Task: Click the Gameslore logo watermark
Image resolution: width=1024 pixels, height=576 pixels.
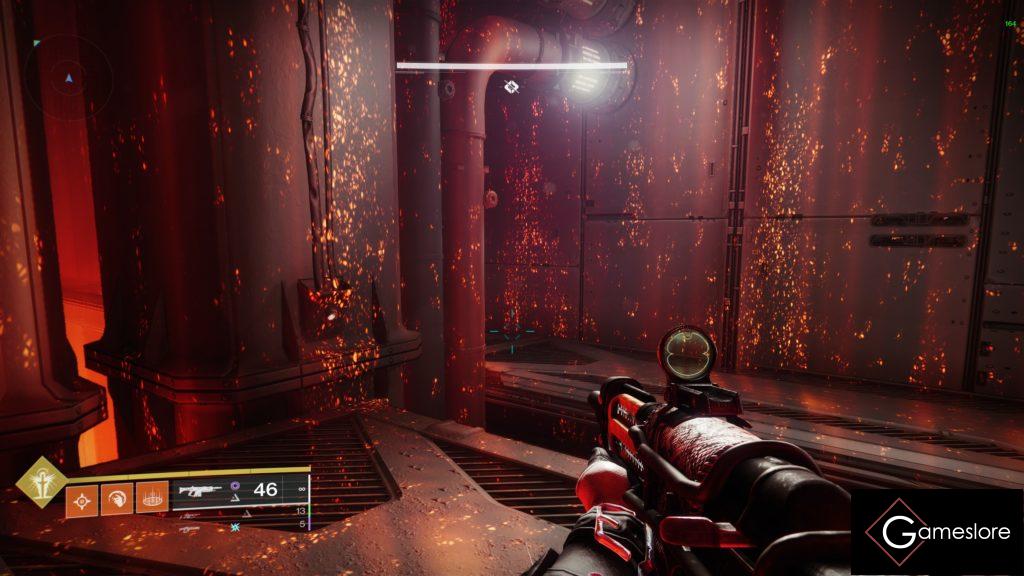Action: point(937,532)
